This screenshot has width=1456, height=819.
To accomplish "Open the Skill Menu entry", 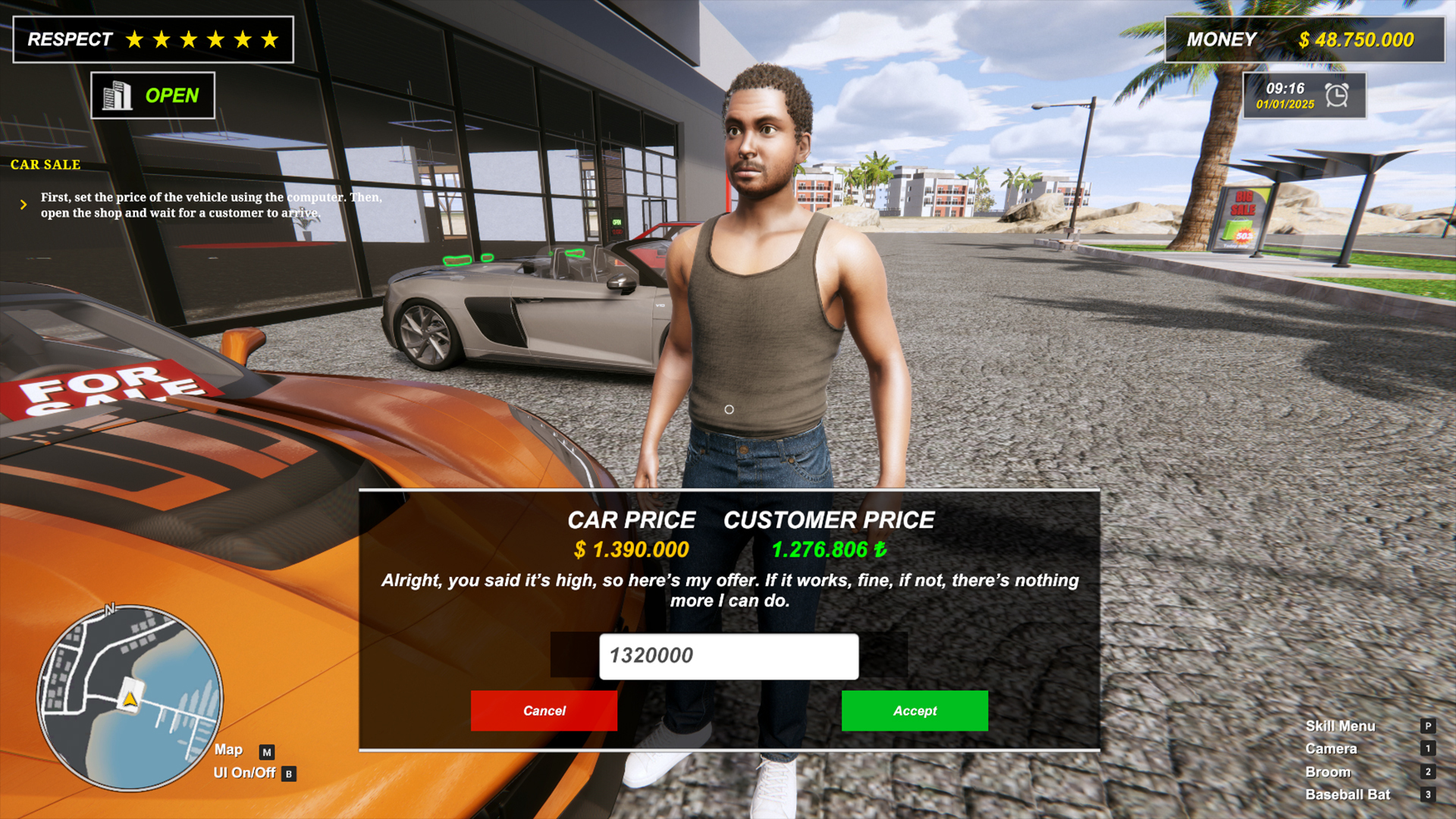I will point(1341,726).
